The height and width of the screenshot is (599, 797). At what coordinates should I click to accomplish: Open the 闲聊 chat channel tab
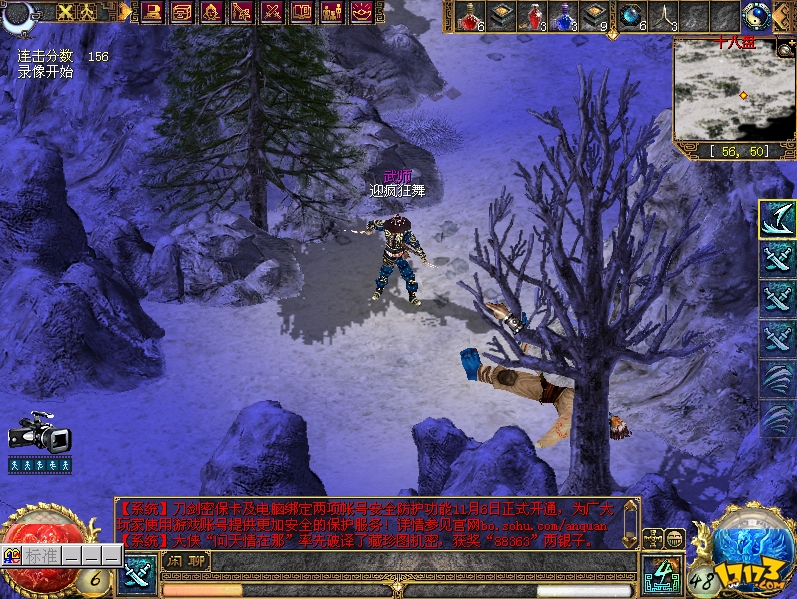coord(184,560)
